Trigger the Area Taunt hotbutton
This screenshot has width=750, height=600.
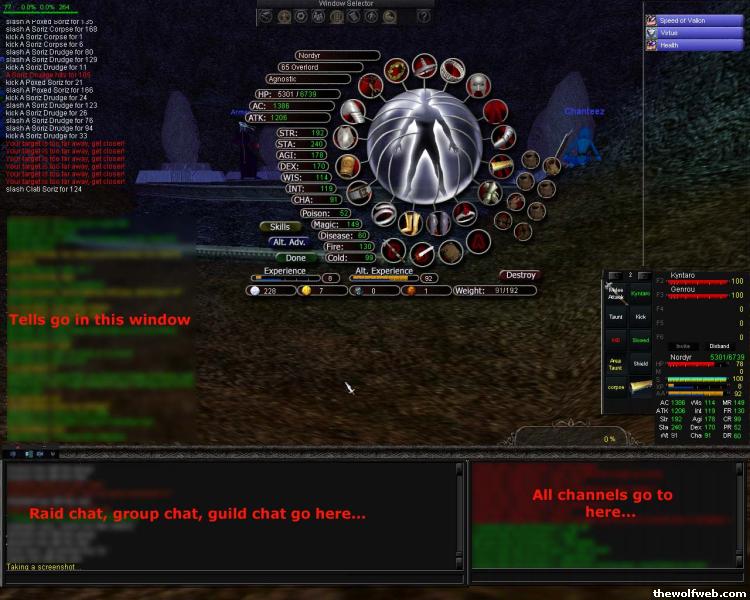coord(614,365)
